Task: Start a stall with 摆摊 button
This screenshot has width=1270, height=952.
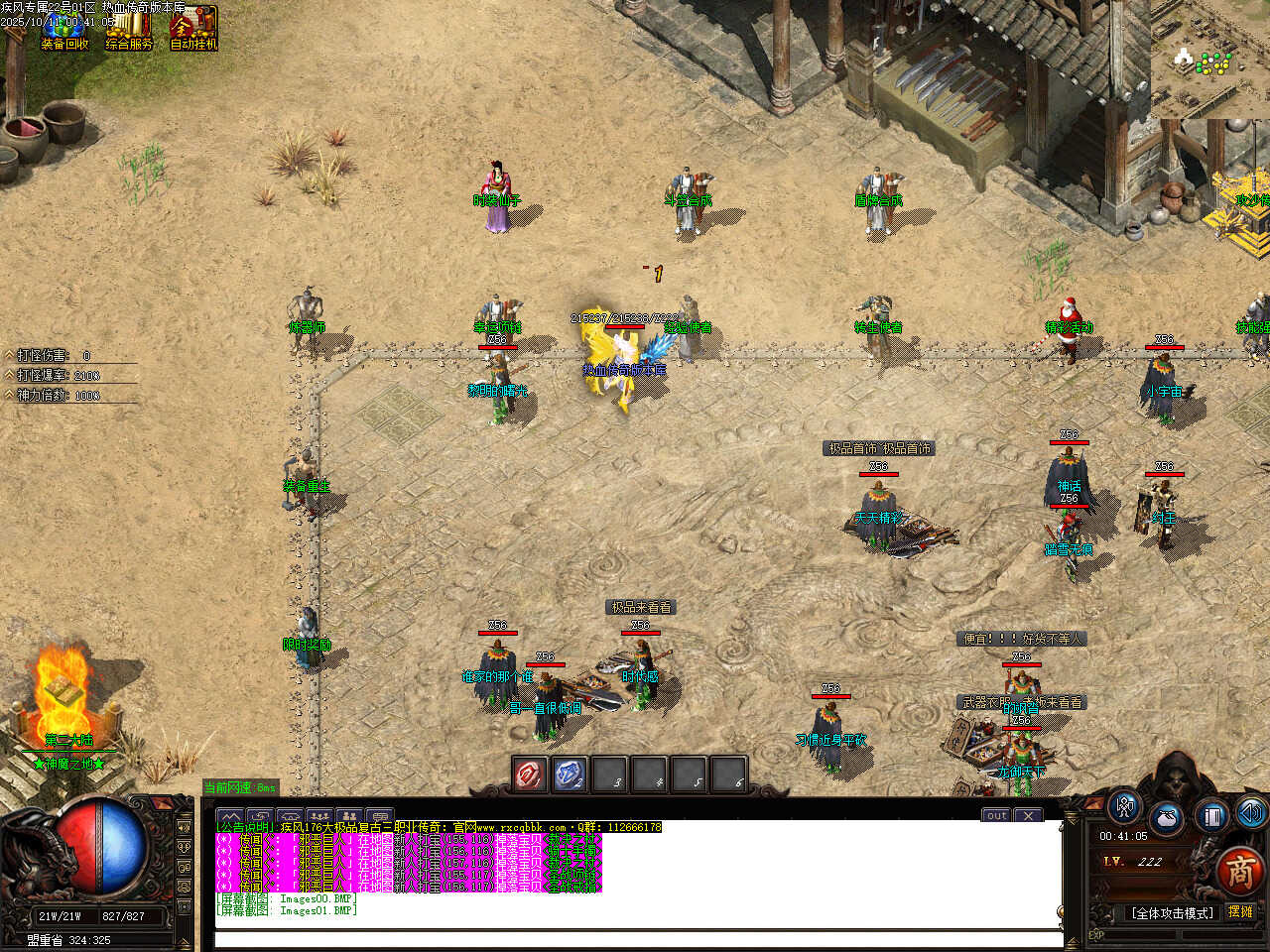Action: [x=1240, y=912]
